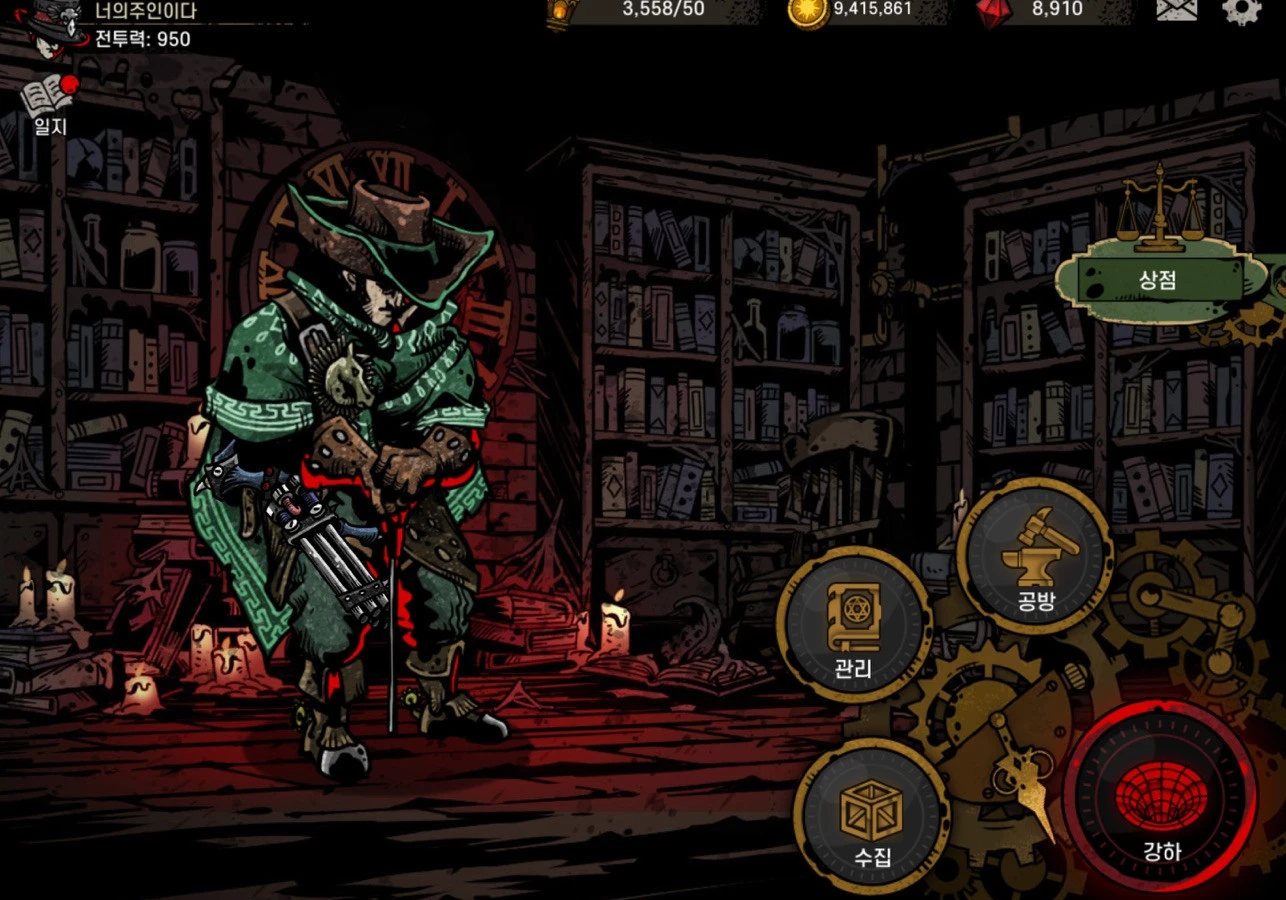This screenshot has width=1286, height=900.
Task: Select the 관리 management book button
Action: point(854,626)
